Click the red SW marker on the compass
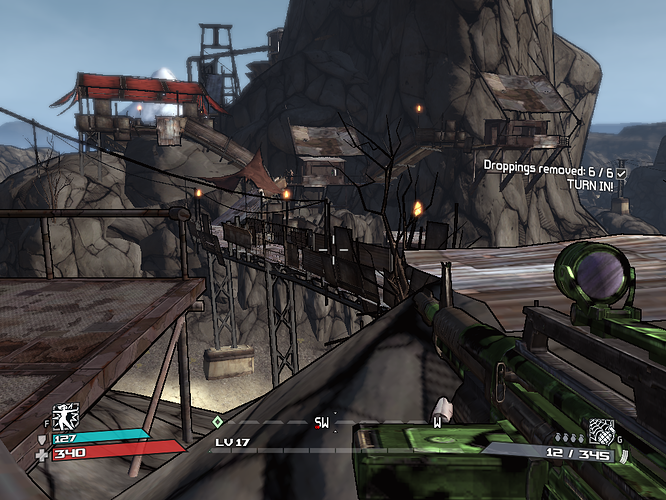Viewport: 666px width, 500px height. click(x=322, y=423)
